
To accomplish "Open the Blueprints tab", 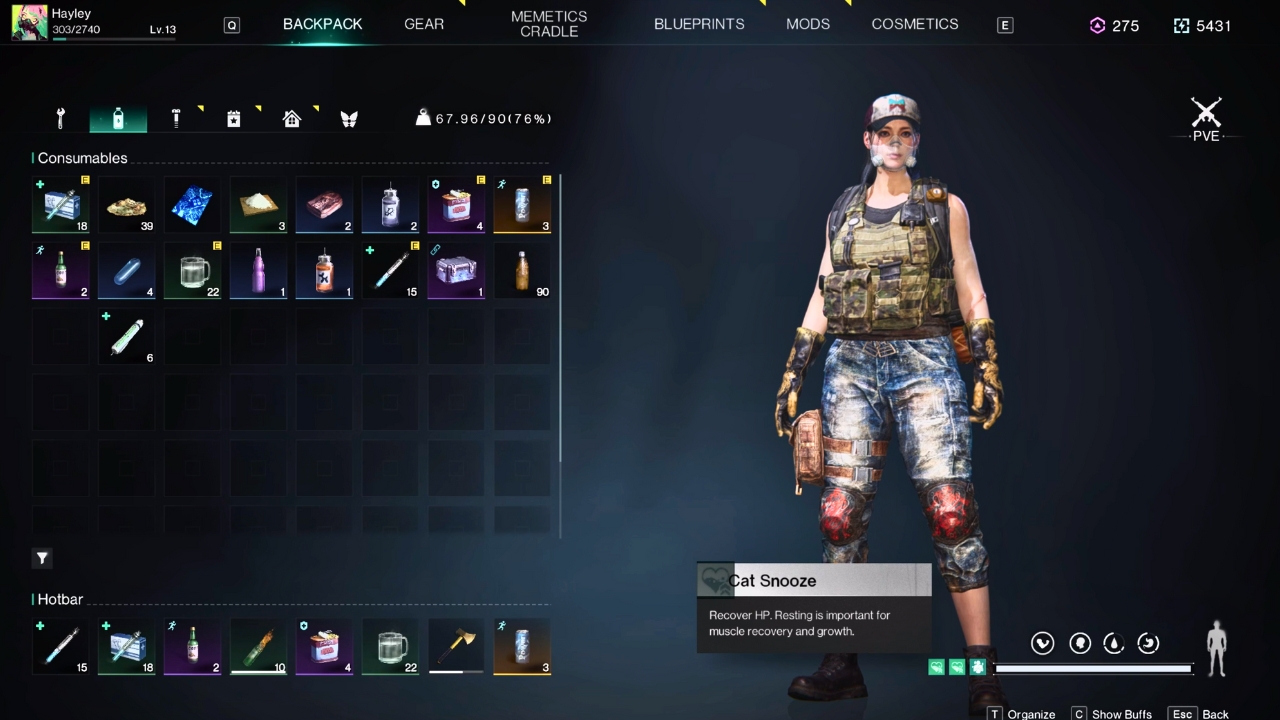I will point(699,24).
